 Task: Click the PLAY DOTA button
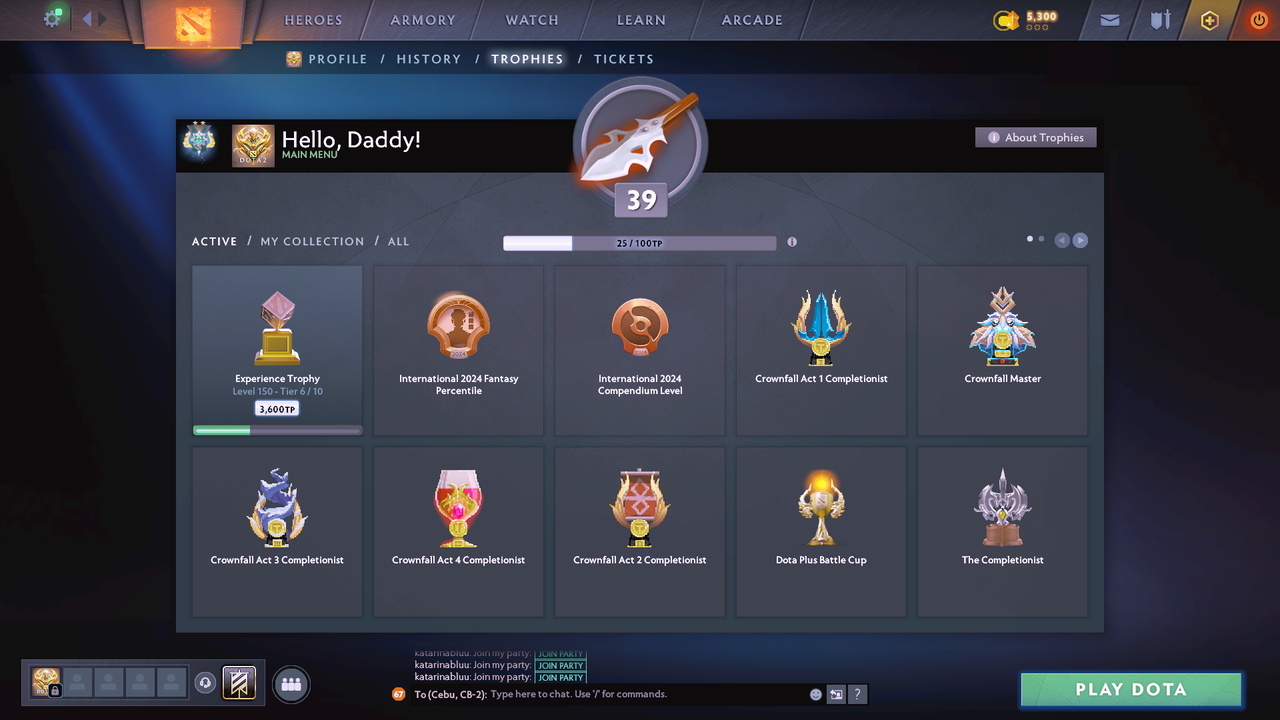coord(1130,689)
